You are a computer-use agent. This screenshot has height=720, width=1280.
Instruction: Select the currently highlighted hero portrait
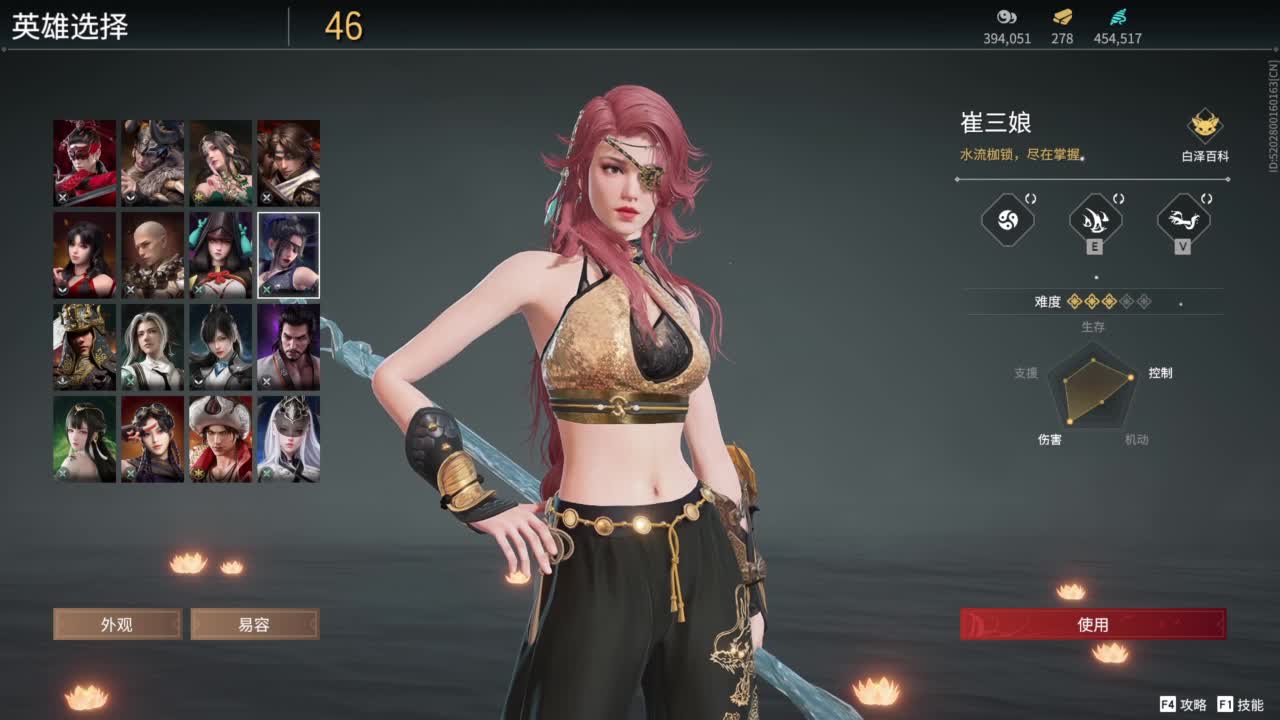289,255
